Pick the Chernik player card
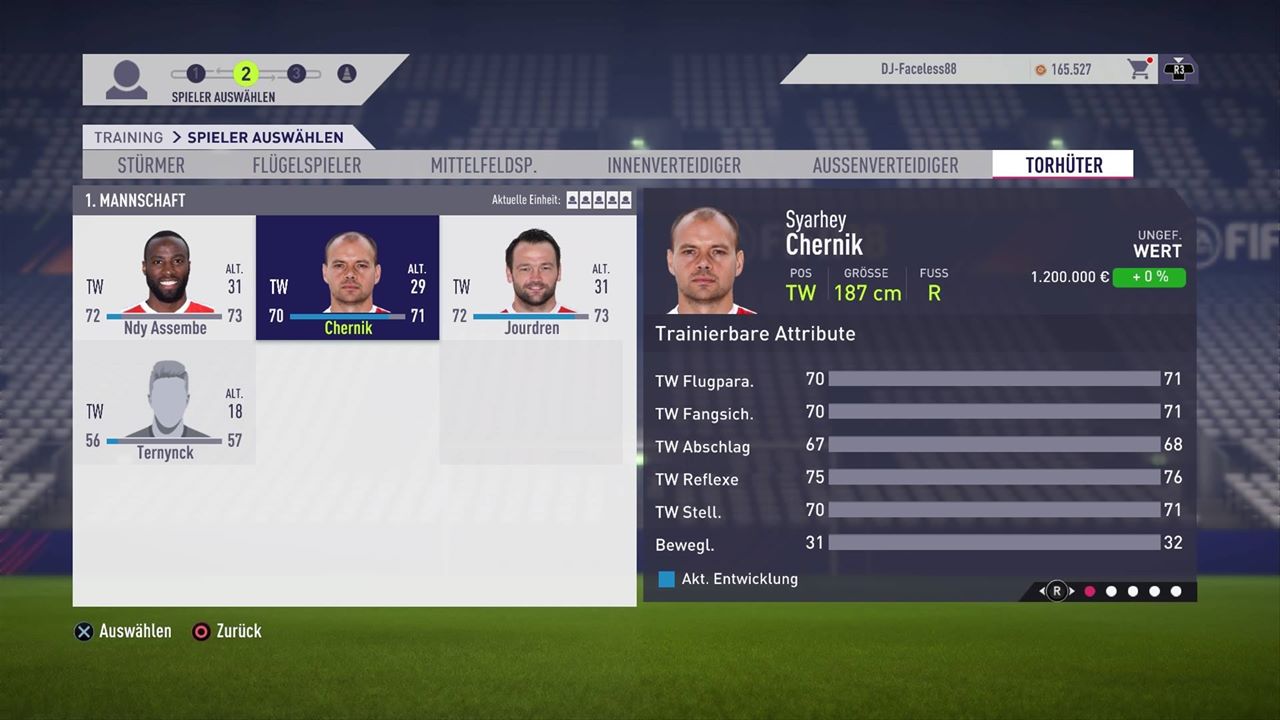1280x720 pixels. (347, 278)
